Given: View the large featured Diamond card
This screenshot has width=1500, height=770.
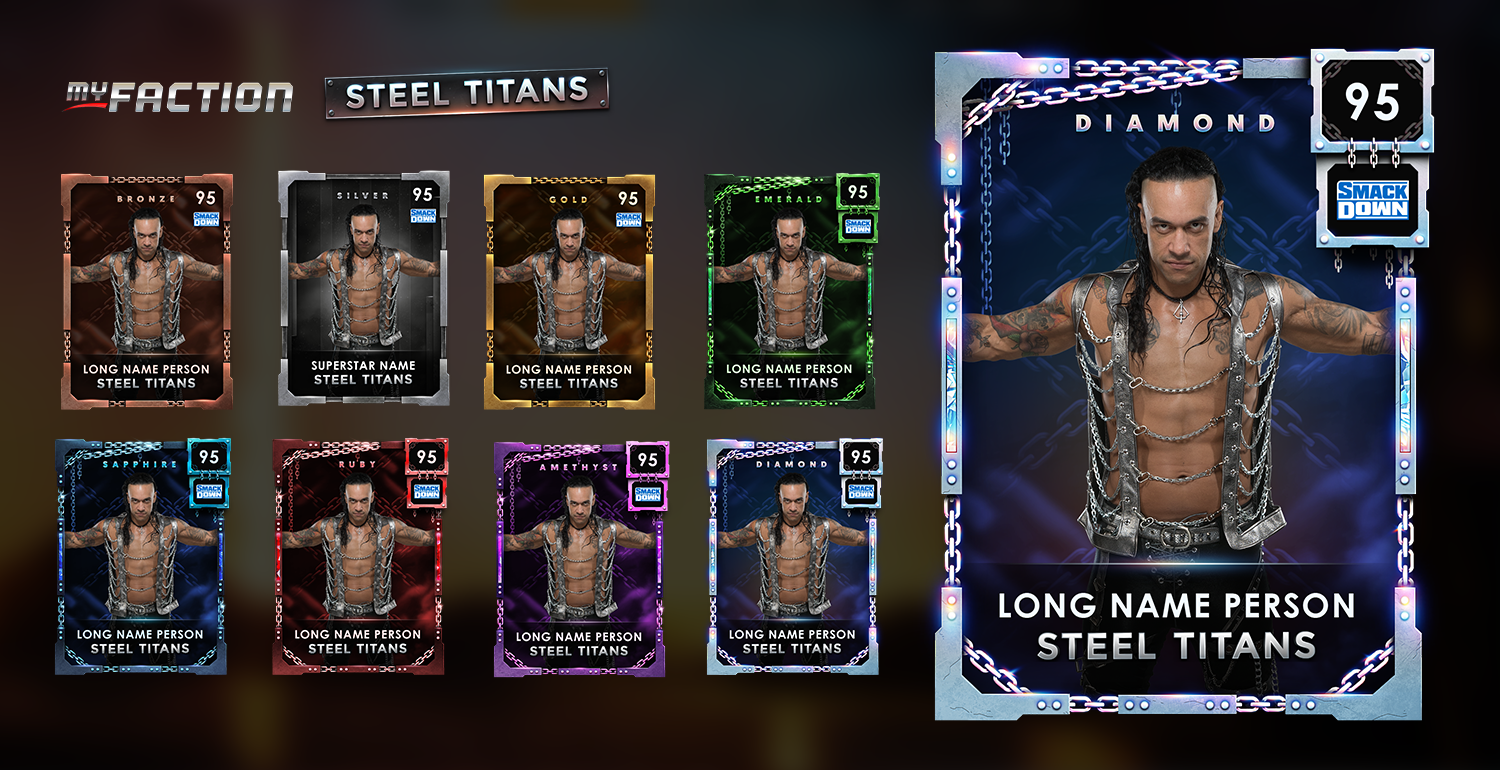Looking at the screenshot, I should (x=1180, y=385).
